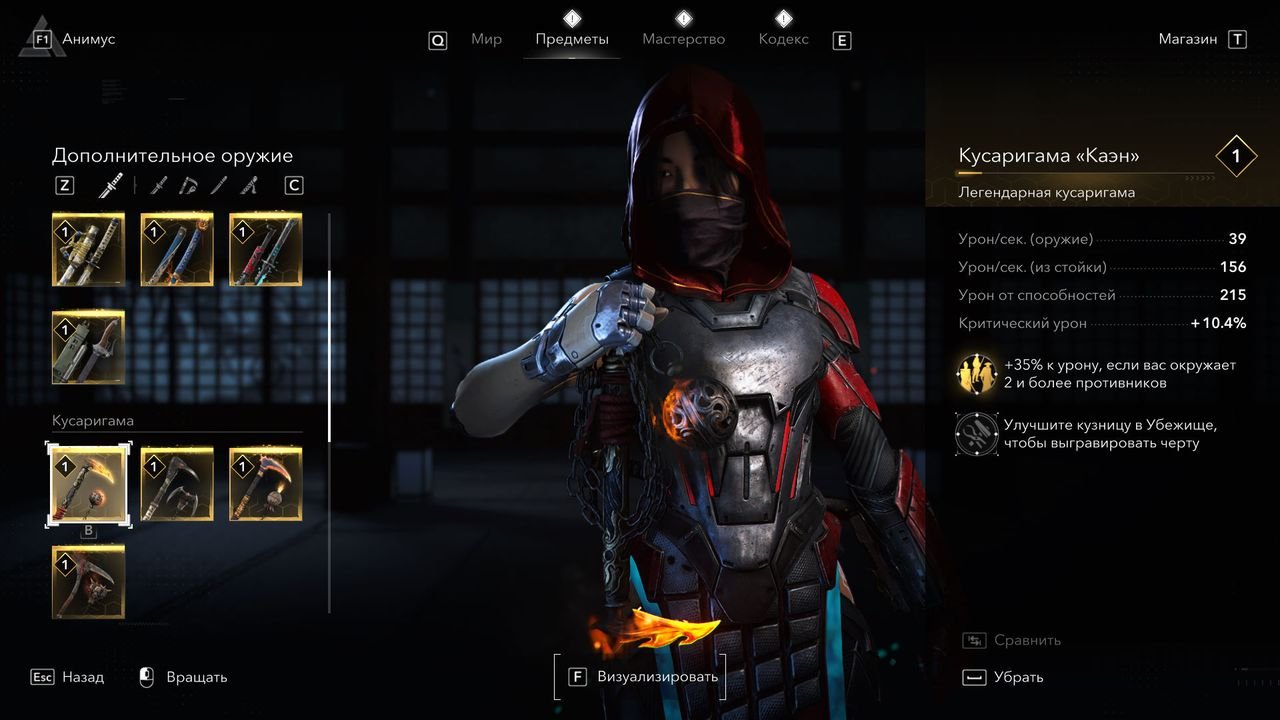Open the Магазин store

click(x=1188, y=40)
